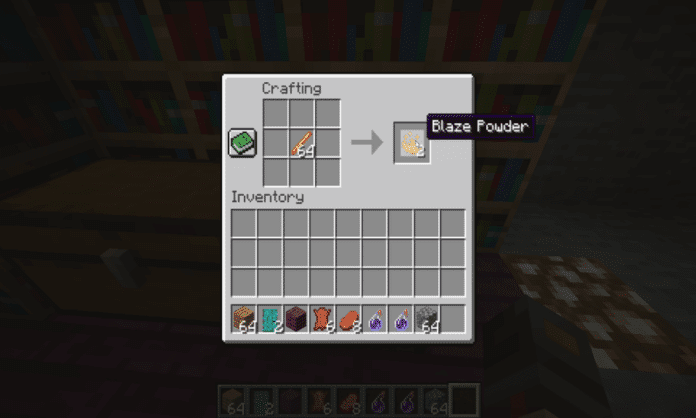696x418 pixels.
Task: Select the gray cobblestone stack
Action: tap(427, 319)
